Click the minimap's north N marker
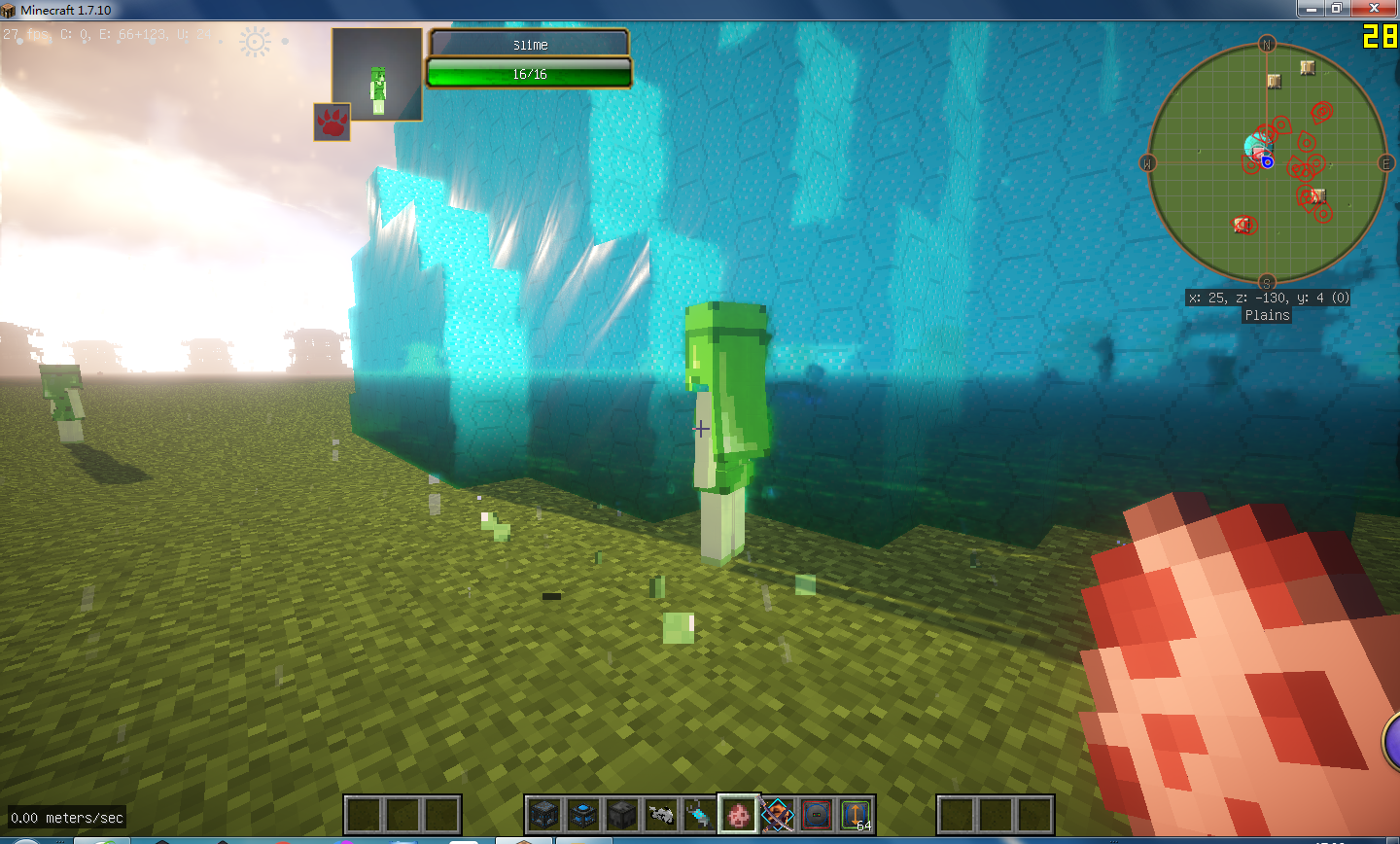Screen dimensions: 1400x844 [x=1267, y=44]
